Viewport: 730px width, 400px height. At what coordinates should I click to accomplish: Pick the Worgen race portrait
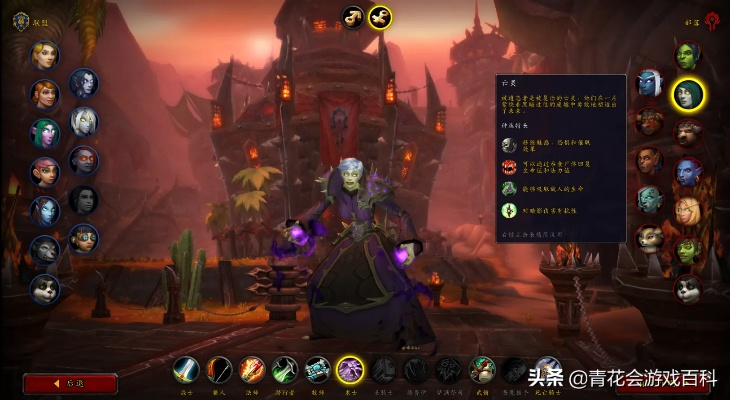[45, 249]
